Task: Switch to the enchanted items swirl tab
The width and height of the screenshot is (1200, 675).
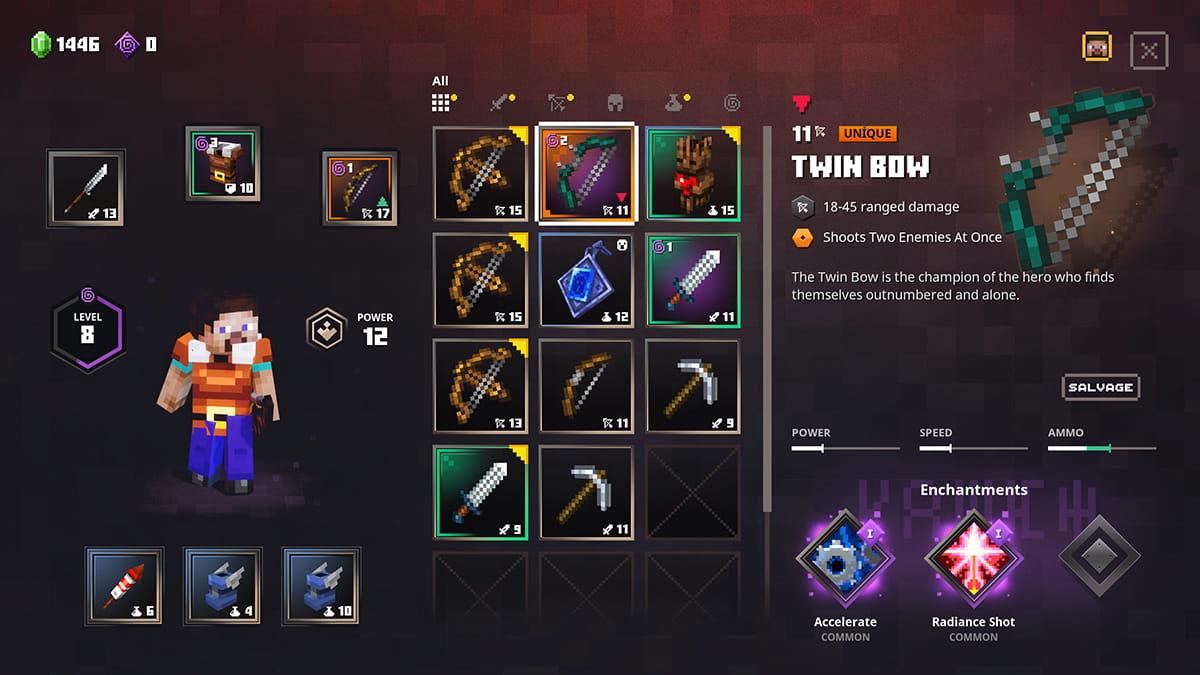Action: click(732, 102)
